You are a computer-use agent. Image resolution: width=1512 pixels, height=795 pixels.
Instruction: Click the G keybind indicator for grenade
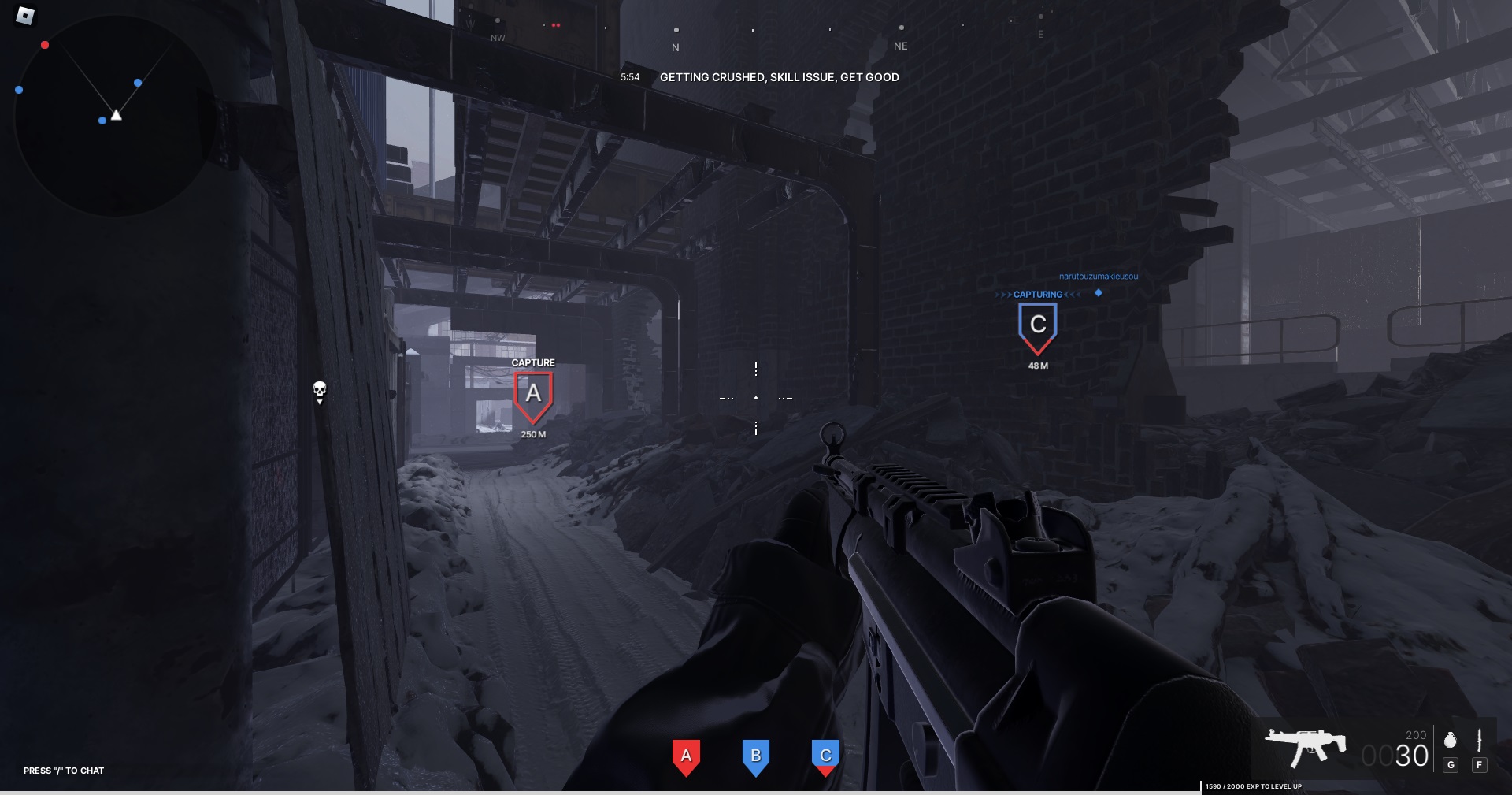point(1451,764)
